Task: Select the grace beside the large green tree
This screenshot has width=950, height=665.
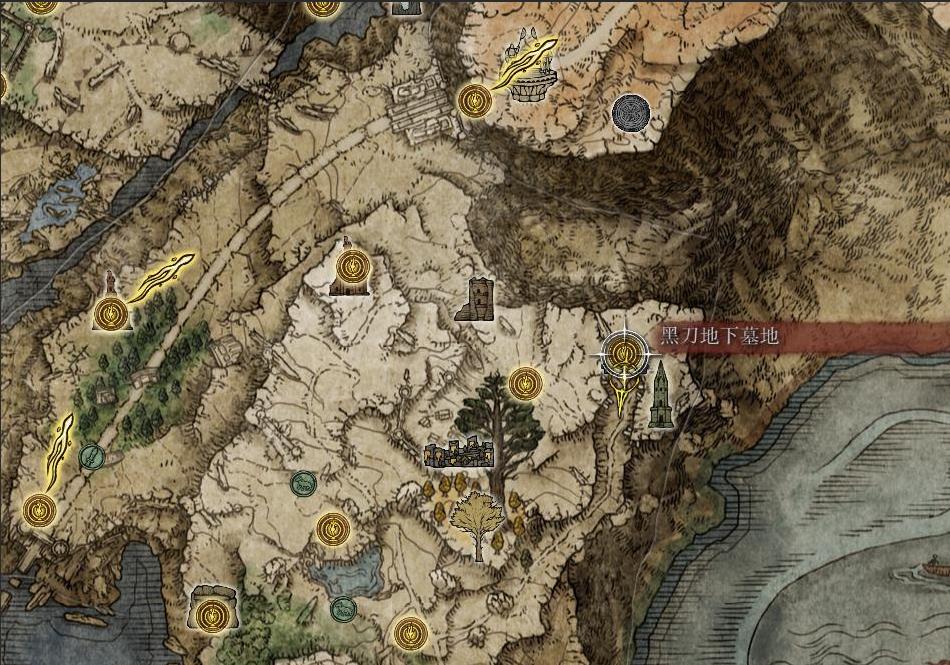Action: 525,382
